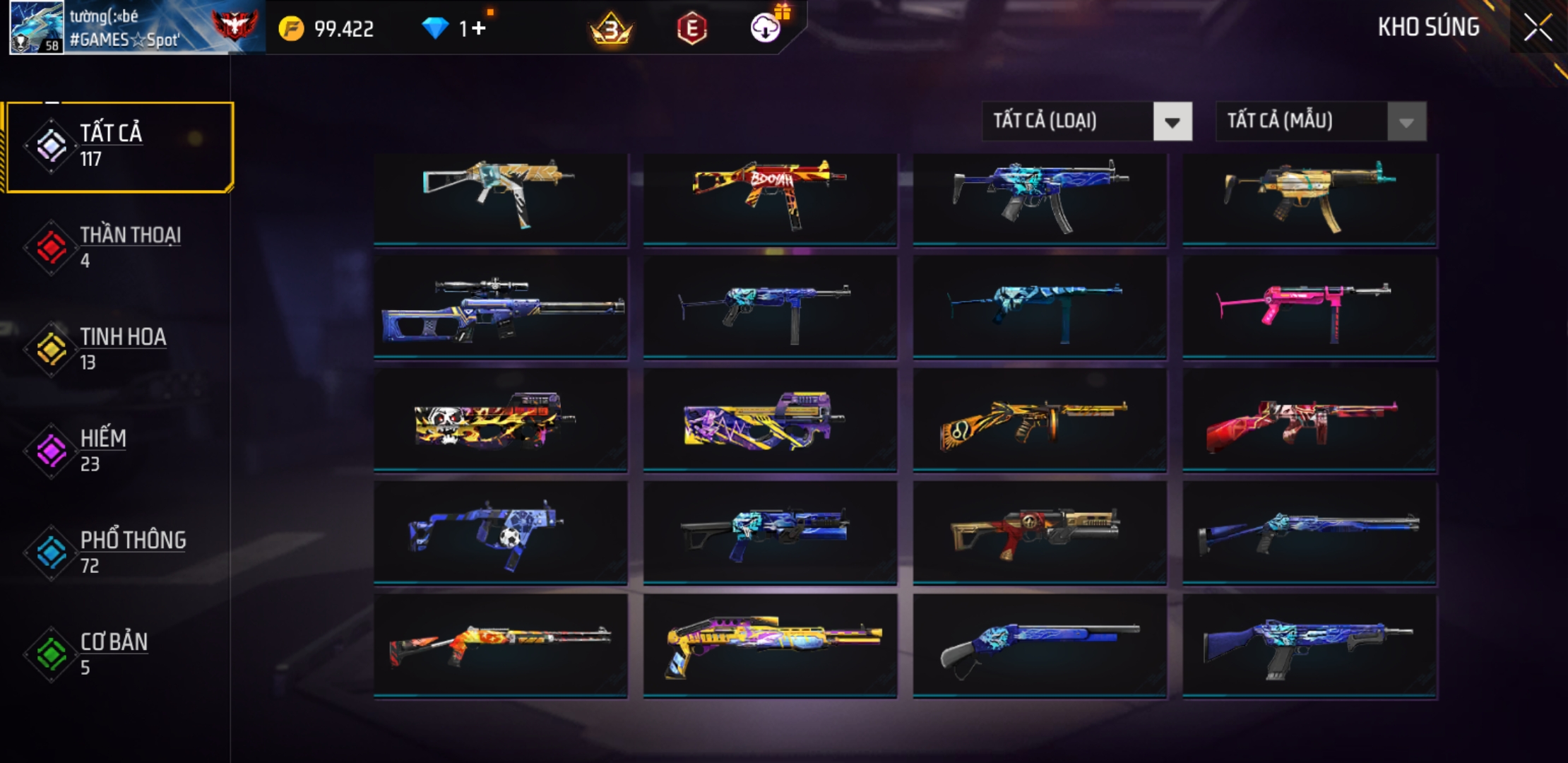The width and height of the screenshot is (1568, 763).
Task: Choose the blue scoped sniper rifle skin
Action: [500, 308]
